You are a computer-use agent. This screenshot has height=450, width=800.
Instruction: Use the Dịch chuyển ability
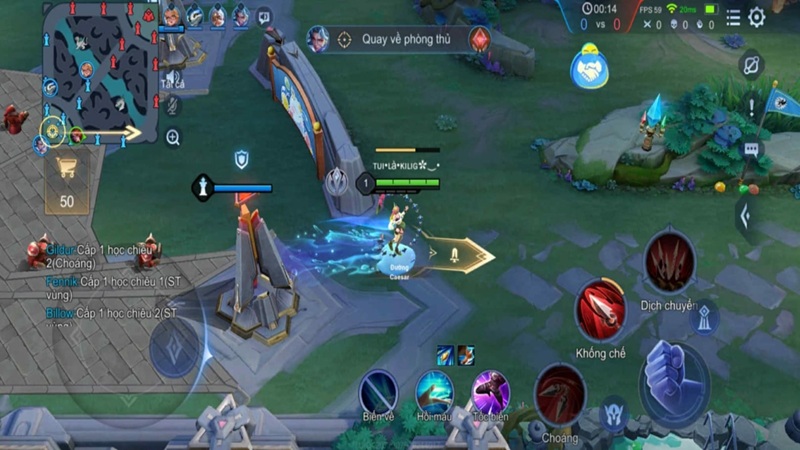(669, 262)
